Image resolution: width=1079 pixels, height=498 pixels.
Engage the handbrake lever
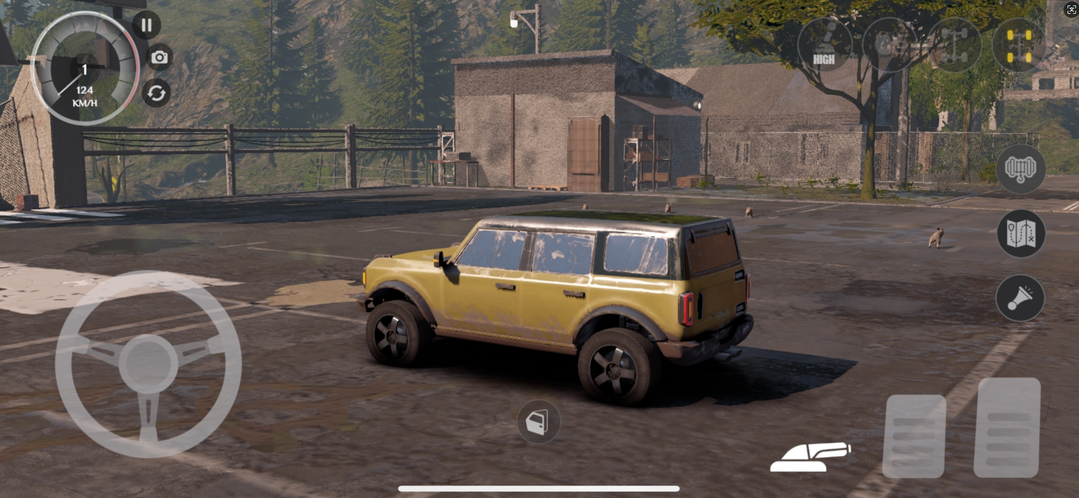click(x=809, y=456)
